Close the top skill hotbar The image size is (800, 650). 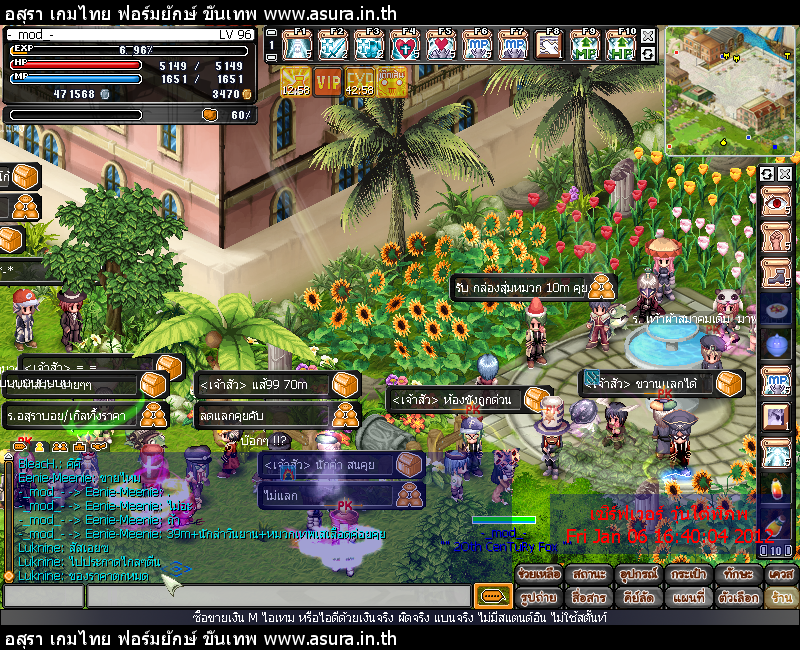(x=648, y=36)
